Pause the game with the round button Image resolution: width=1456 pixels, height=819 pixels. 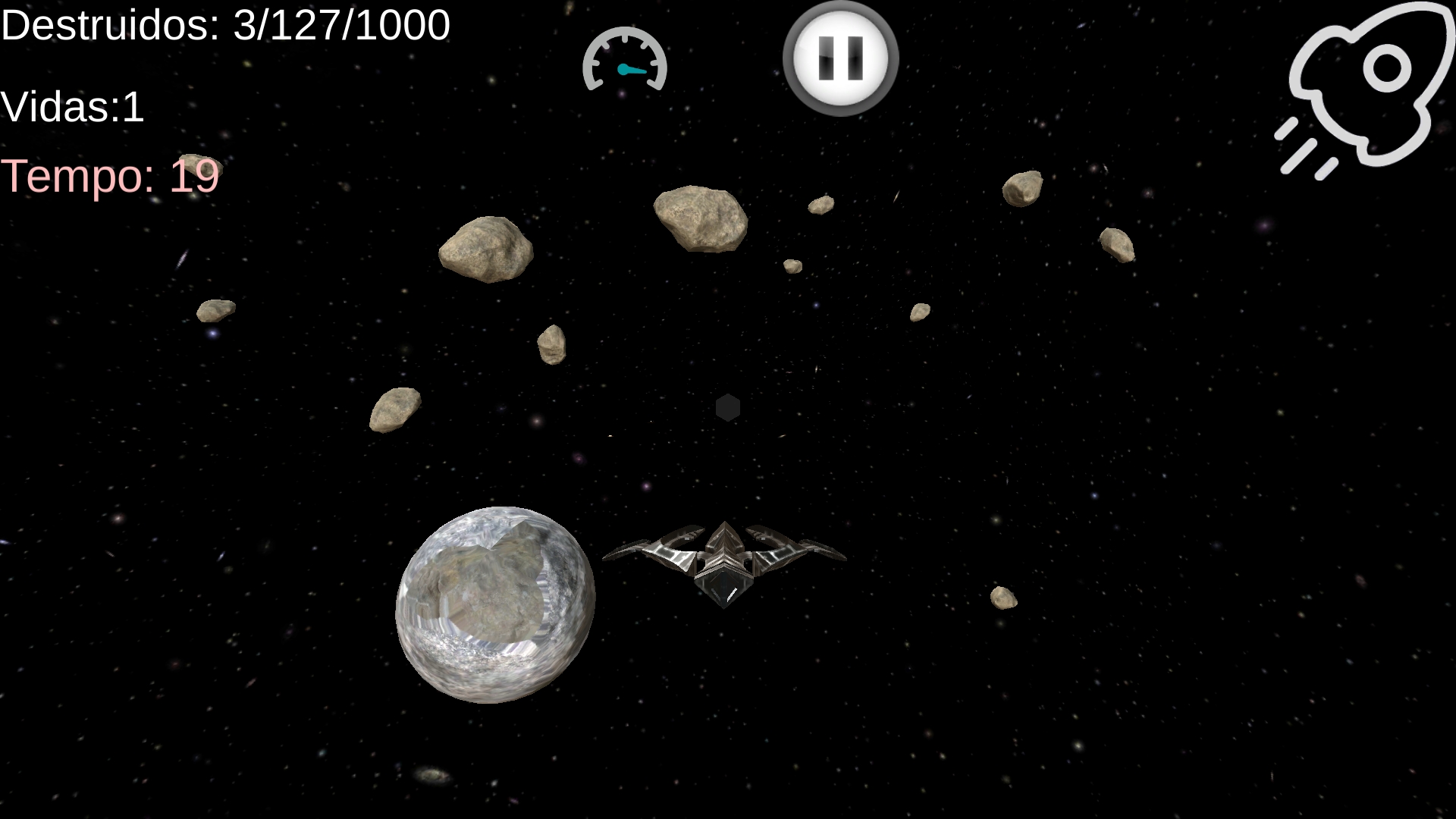click(840, 58)
